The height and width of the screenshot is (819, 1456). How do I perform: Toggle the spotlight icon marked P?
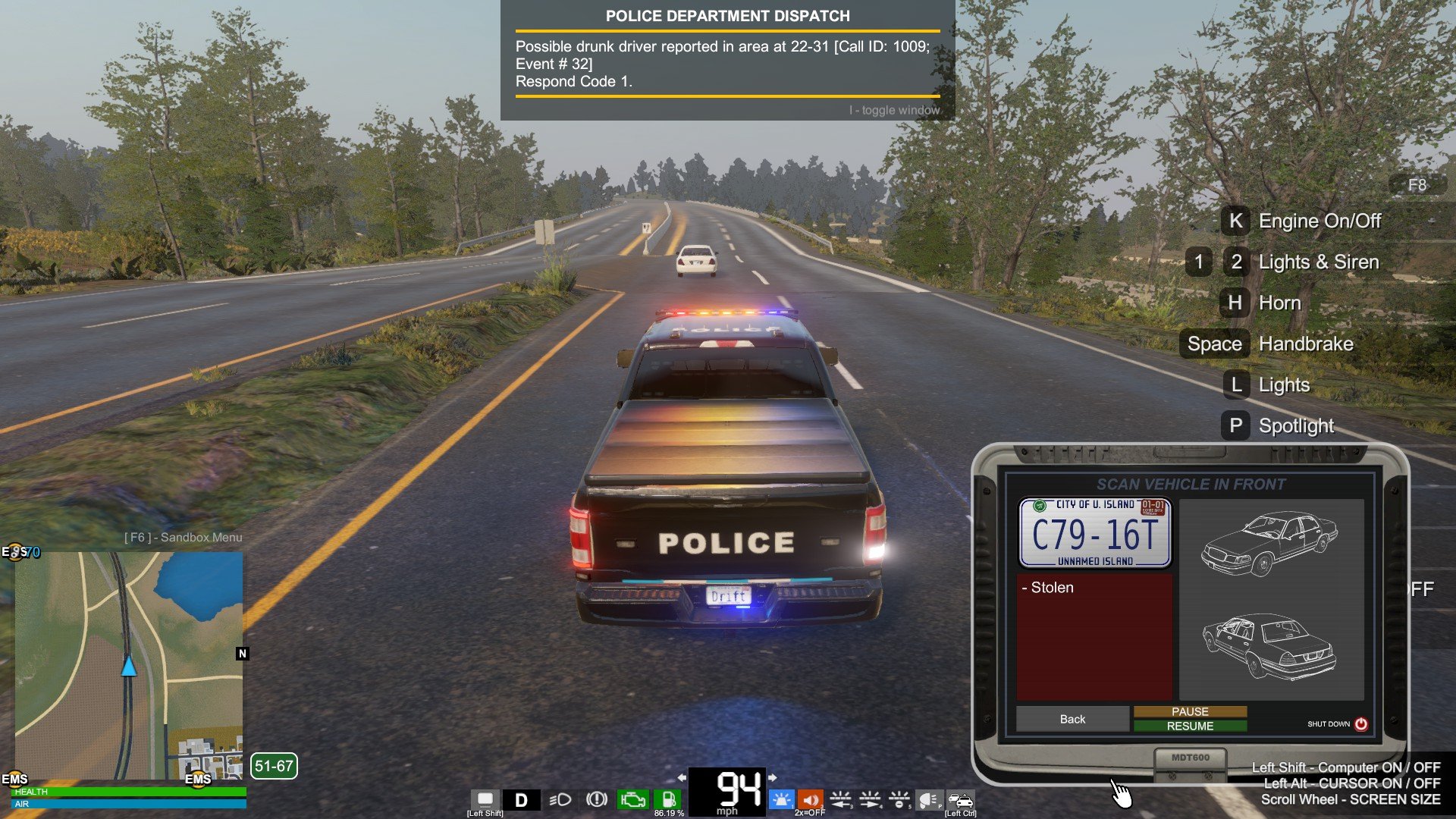tap(930, 799)
